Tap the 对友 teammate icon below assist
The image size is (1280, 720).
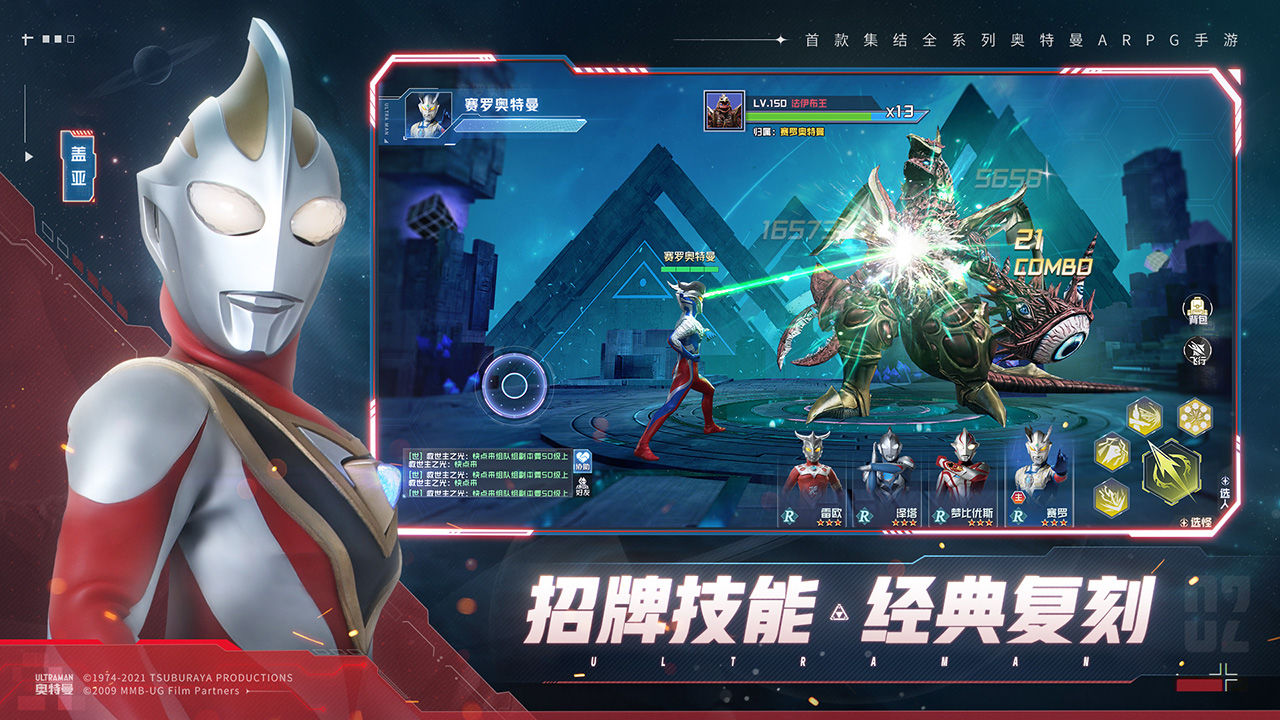[x=582, y=486]
